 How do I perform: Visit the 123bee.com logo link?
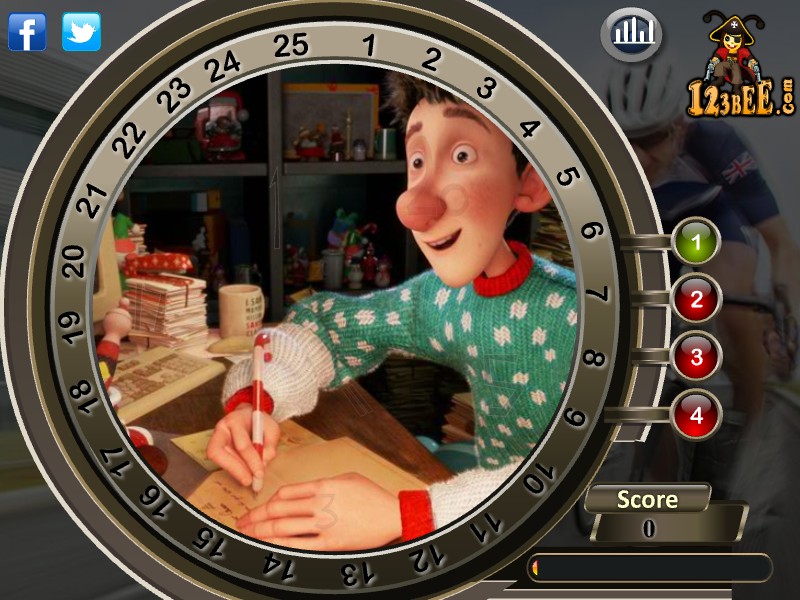pos(741,70)
